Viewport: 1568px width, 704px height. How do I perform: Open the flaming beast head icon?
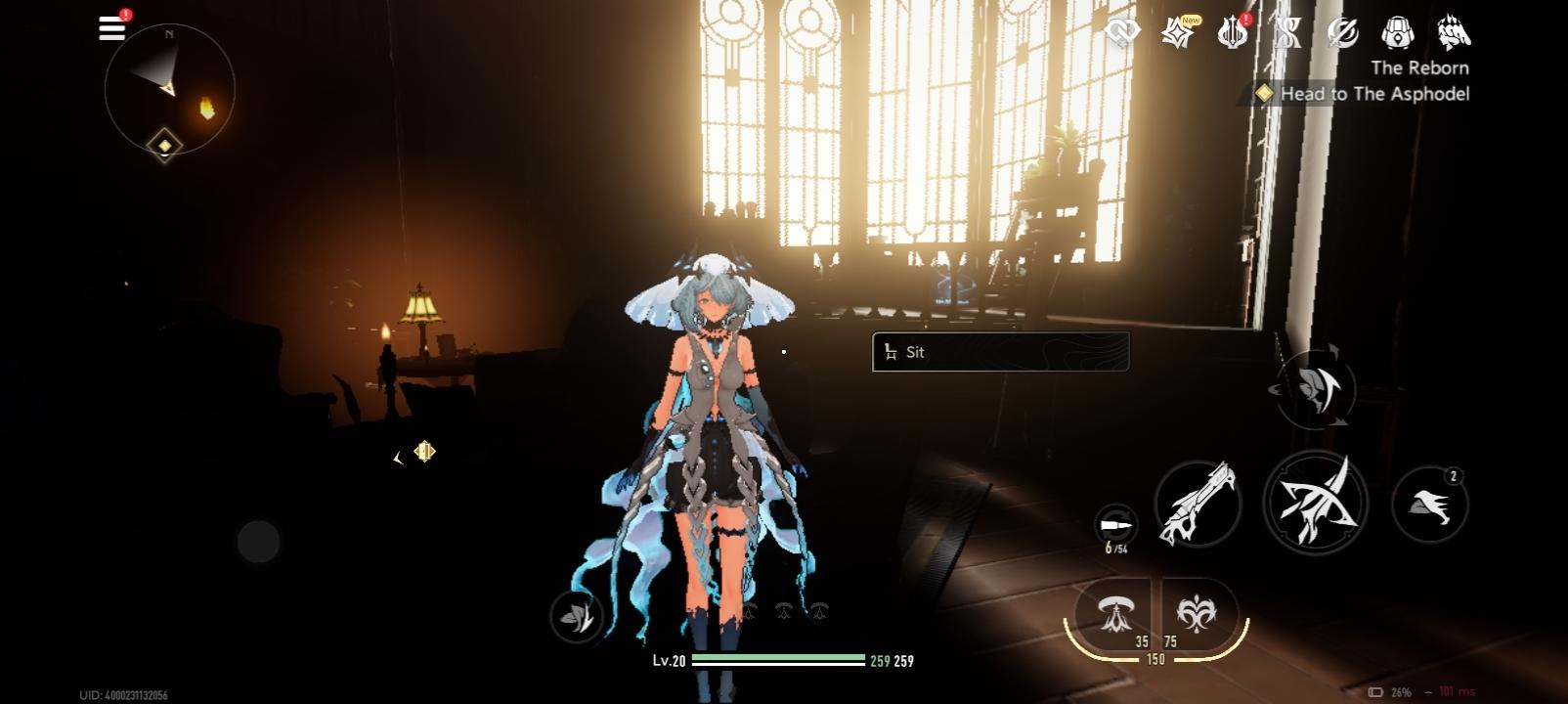click(1454, 33)
